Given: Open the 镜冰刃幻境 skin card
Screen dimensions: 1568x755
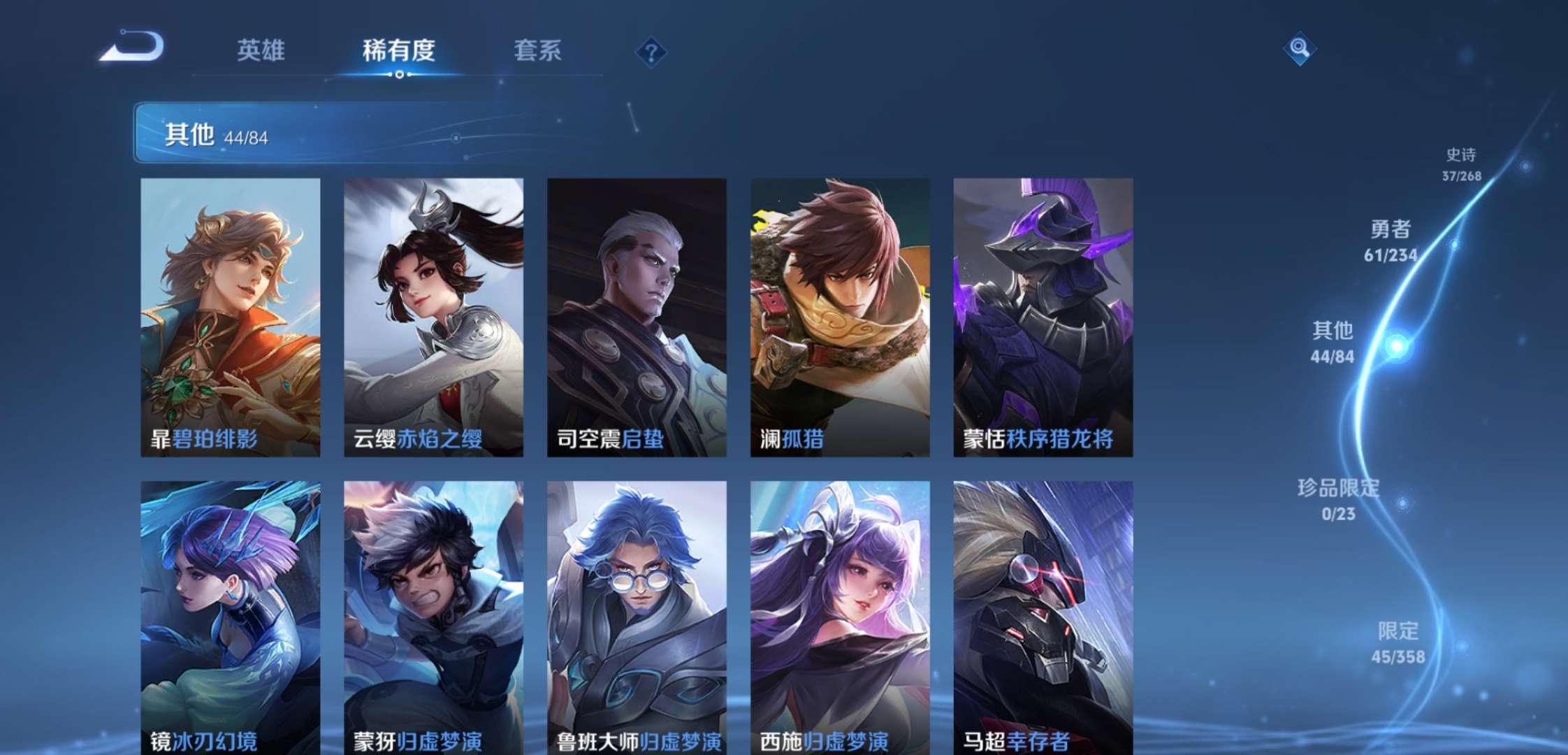Looking at the screenshot, I should (231, 615).
